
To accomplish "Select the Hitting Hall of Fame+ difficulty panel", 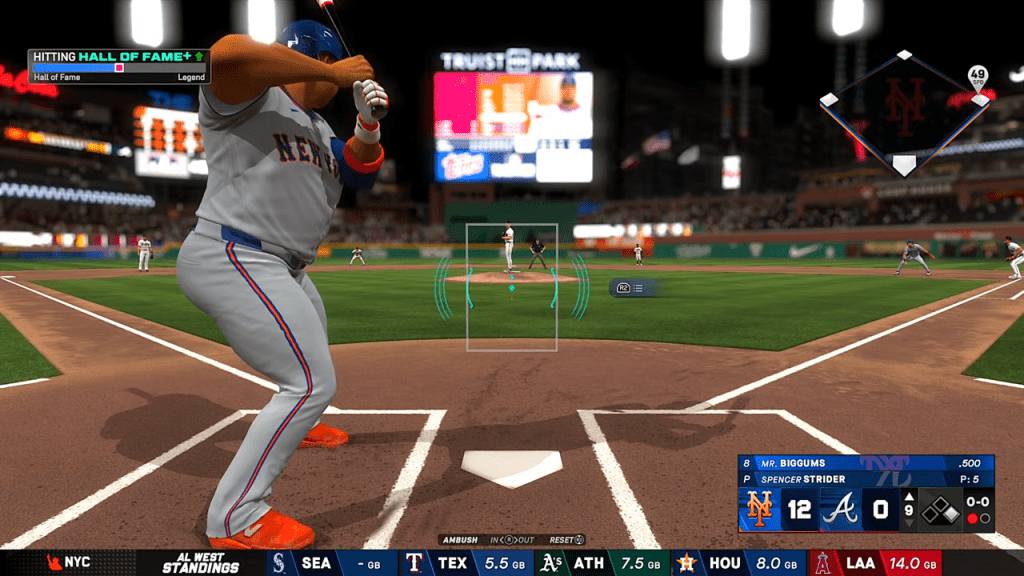I will 118,66.
